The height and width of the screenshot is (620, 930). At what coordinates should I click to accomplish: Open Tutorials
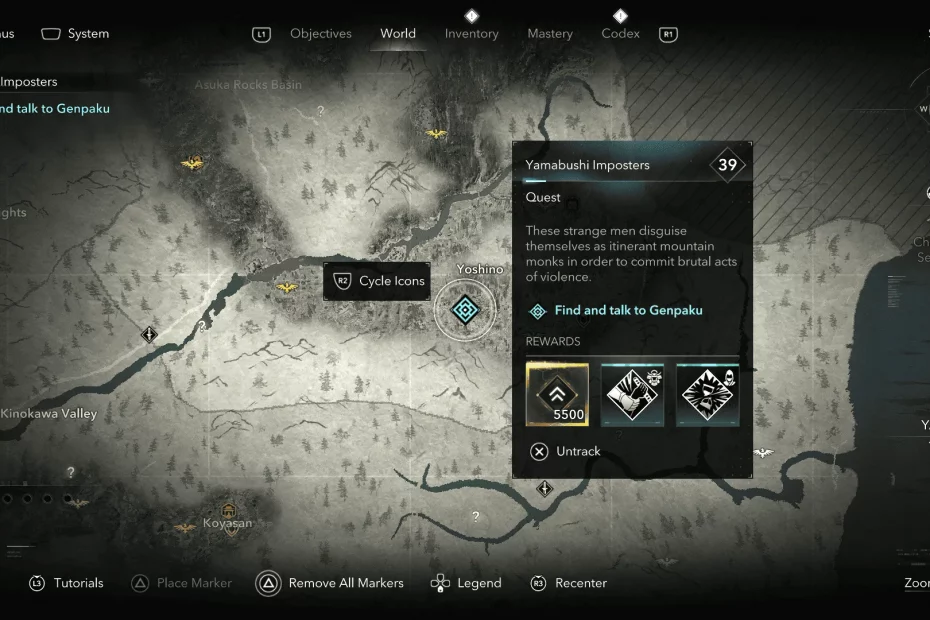coord(66,583)
